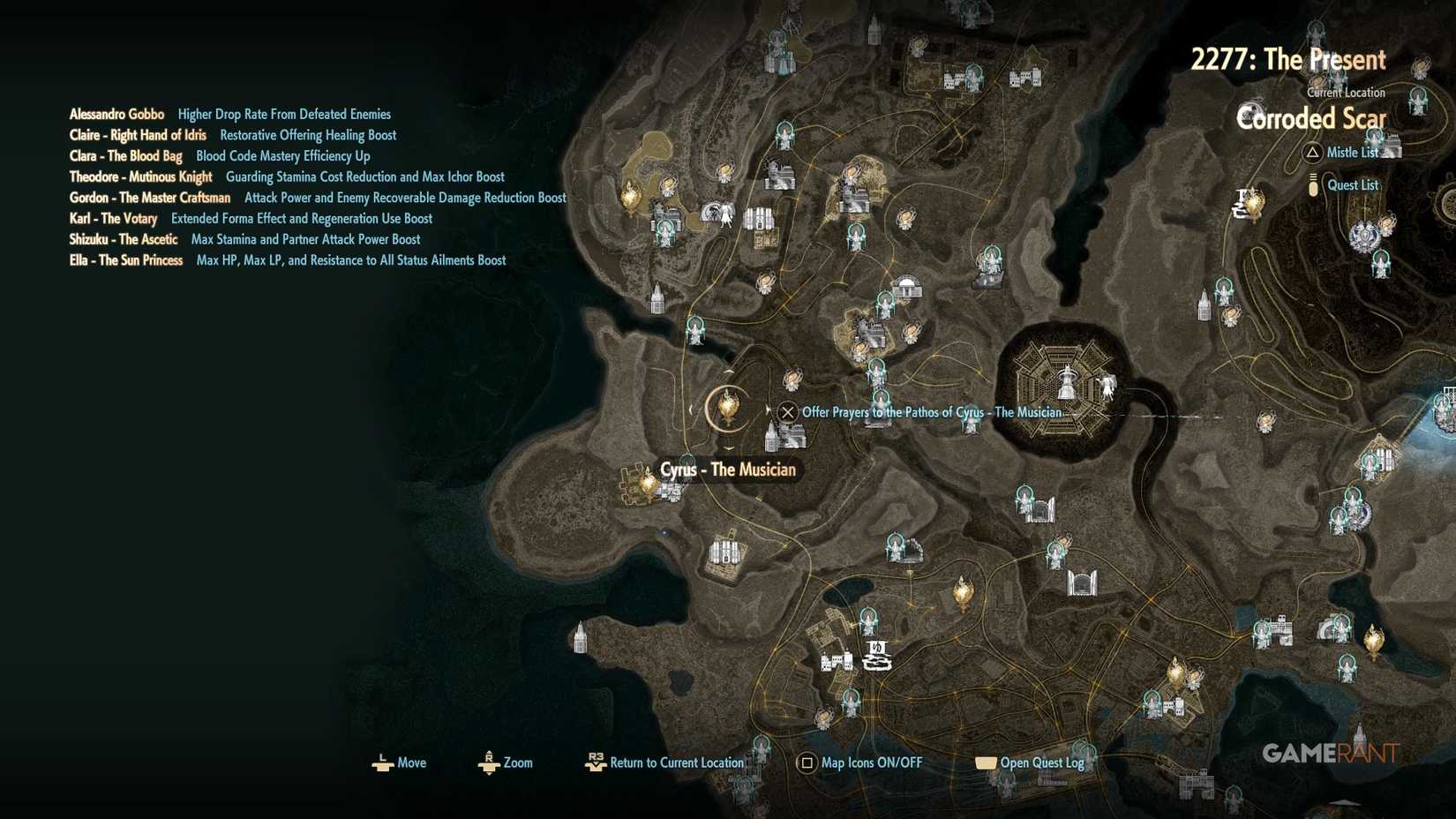This screenshot has height=819, width=1456.
Task: Select the gold mistle marker near Cyrus - The Musician
Action: tap(727, 409)
